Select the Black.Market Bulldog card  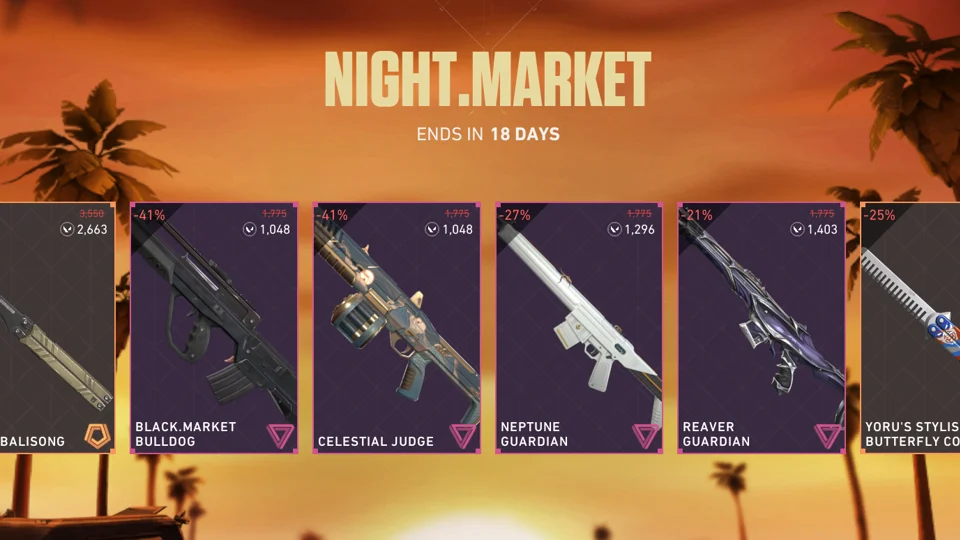[x=214, y=328]
